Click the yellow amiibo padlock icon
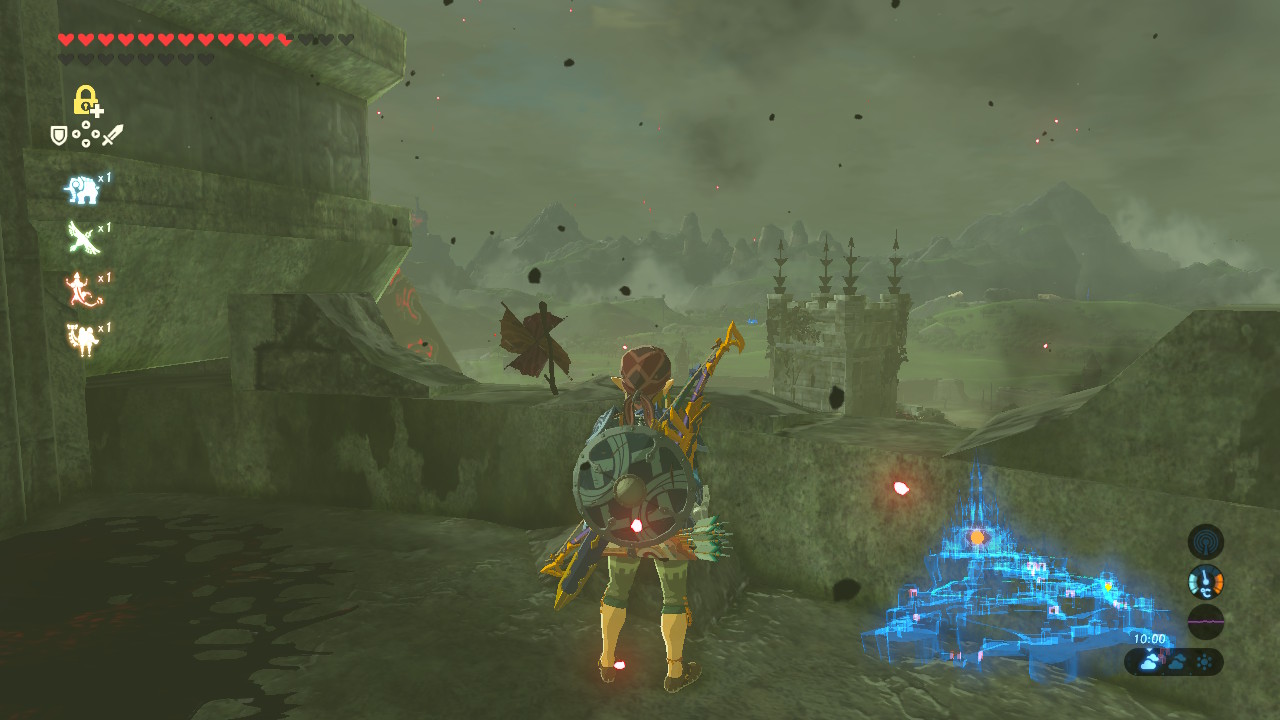 (x=87, y=101)
